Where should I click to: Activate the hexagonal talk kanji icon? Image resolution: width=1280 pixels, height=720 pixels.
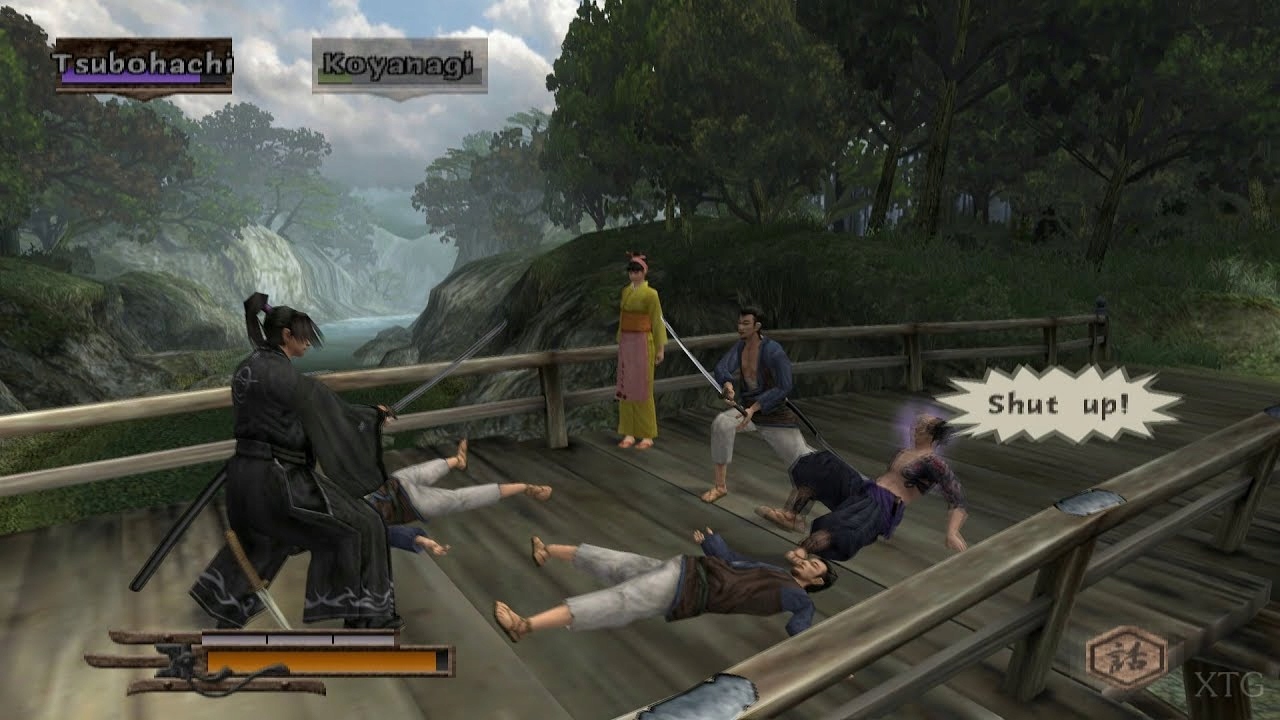(x=1127, y=657)
